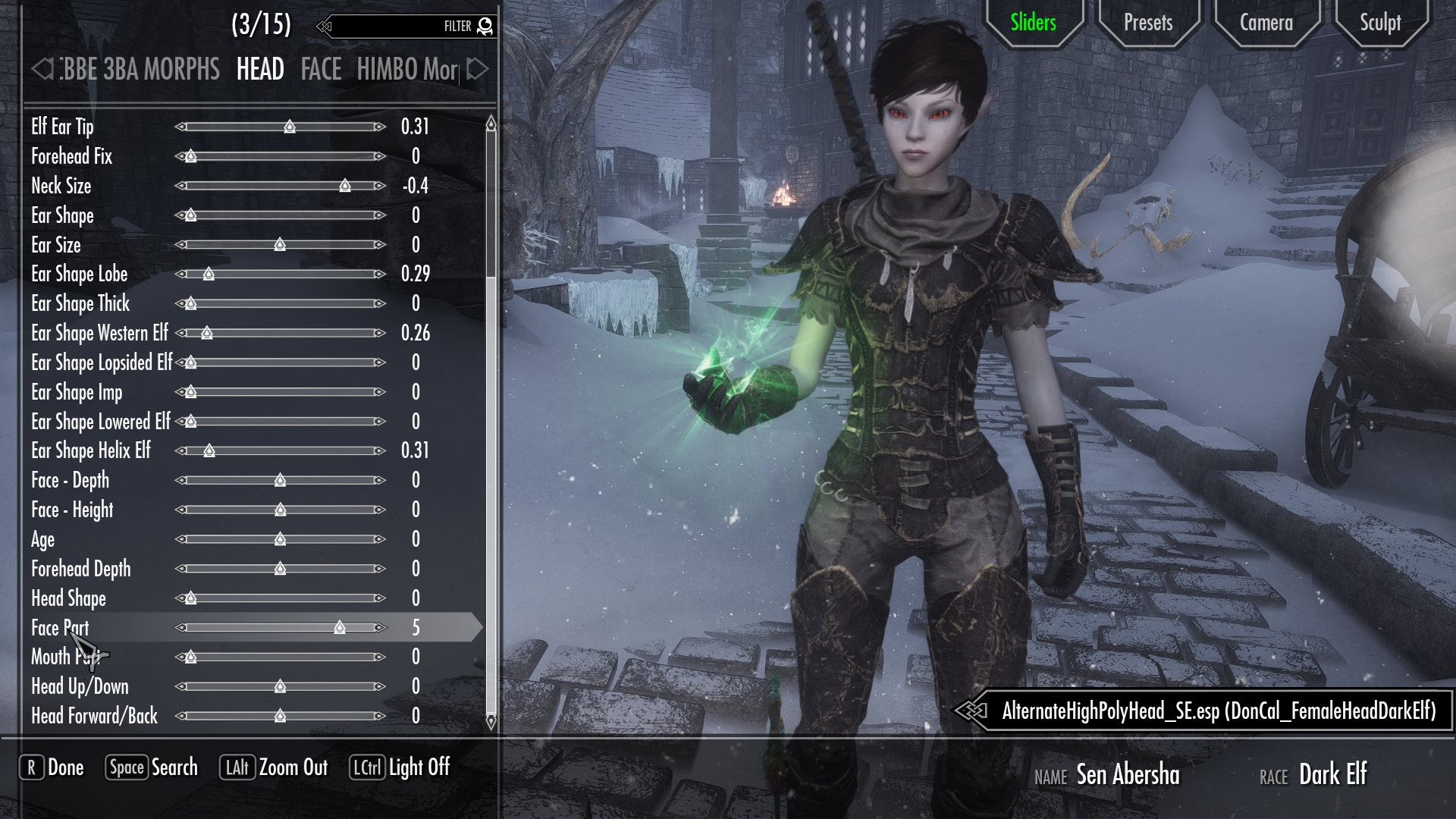This screenshot has width=1456, height=819.
Task: Select the Sculpt tab
Action: [1379, 23]
